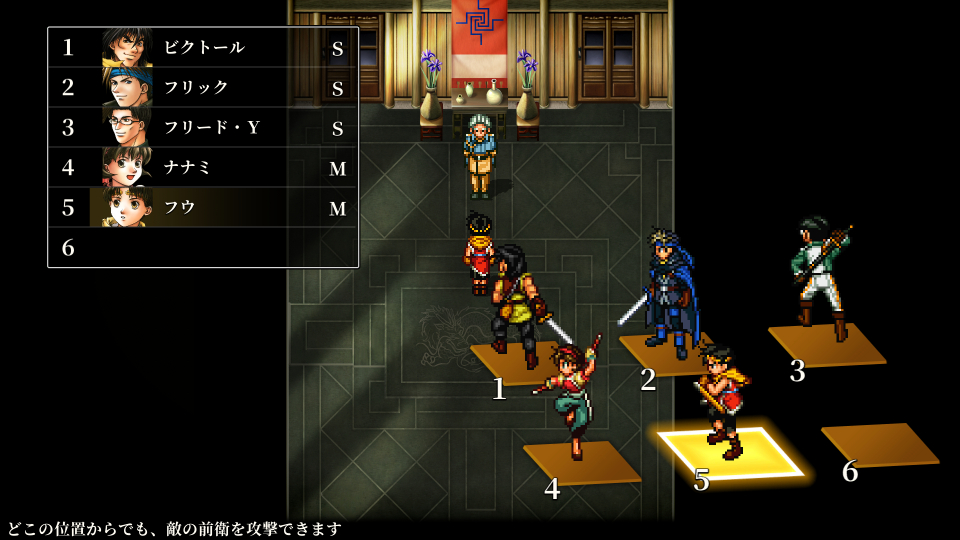
Task: Select the highlighted フウ row
Action: click(203, 207)
